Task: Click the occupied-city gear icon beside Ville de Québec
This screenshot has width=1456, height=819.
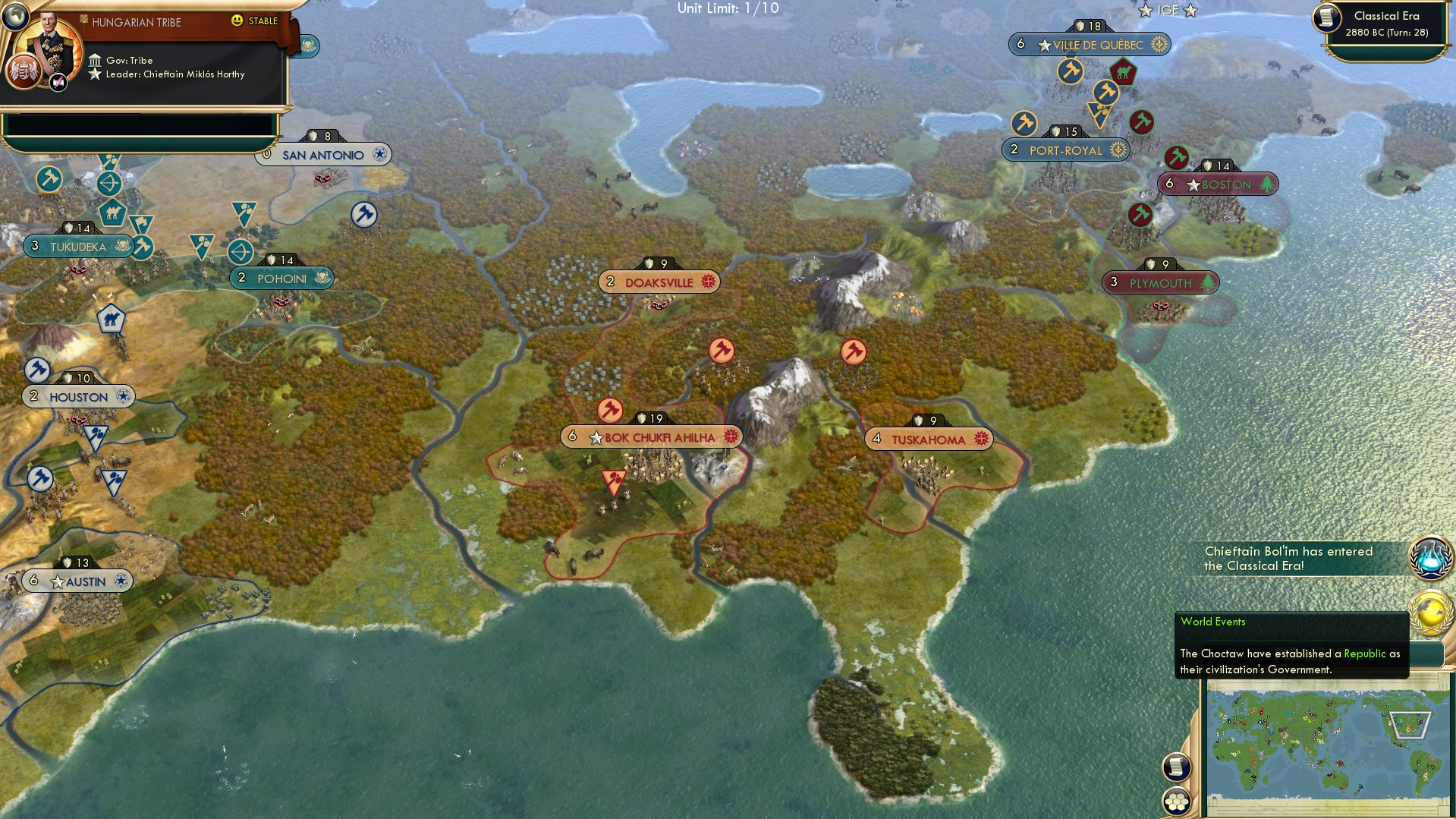Action: (x=1158, y=44)
